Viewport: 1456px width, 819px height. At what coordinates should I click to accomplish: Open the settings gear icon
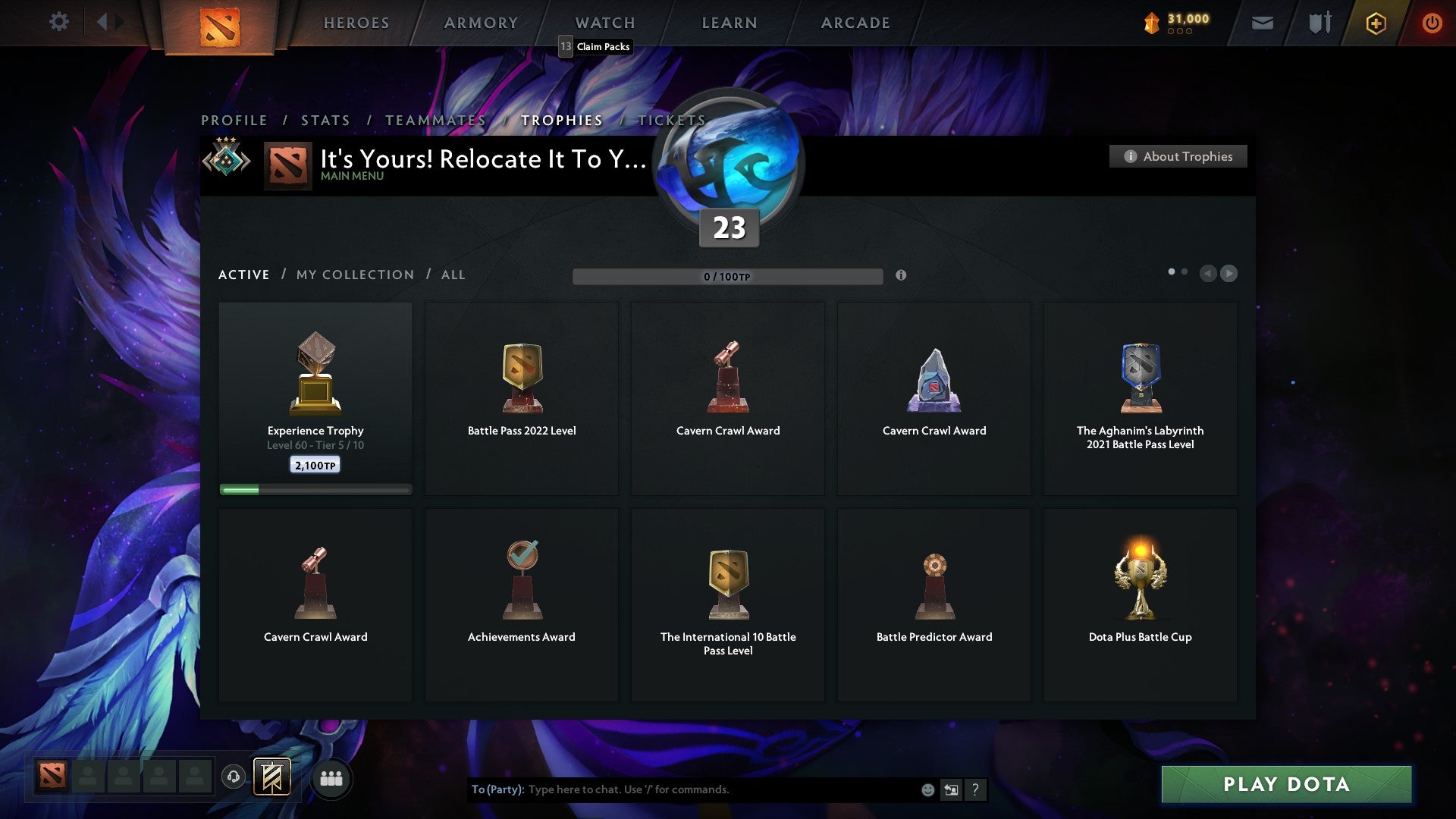pos(58,22)
